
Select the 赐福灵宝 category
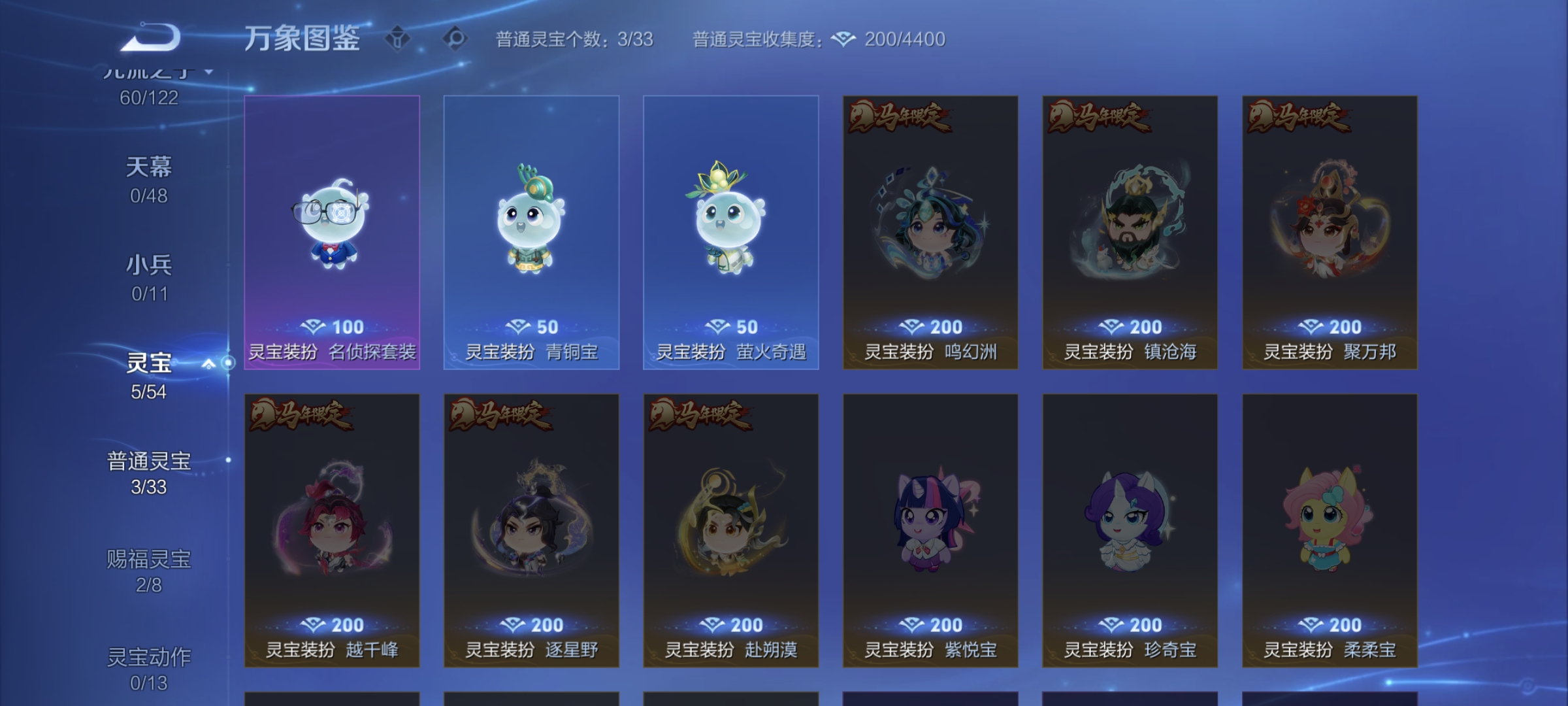tap(148, 570)
